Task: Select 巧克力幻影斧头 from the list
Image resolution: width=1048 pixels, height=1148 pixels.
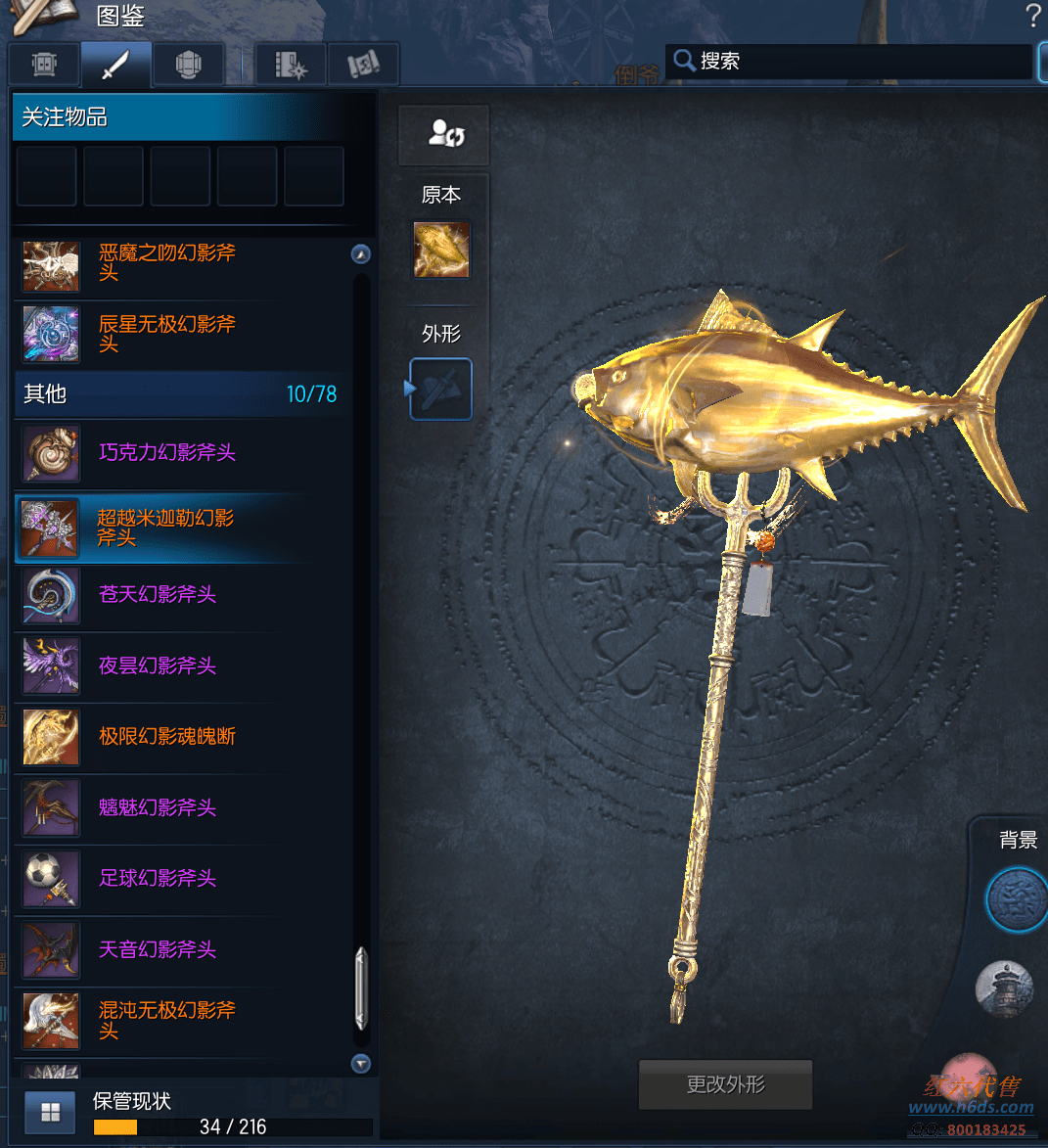Action: point(167,452)
